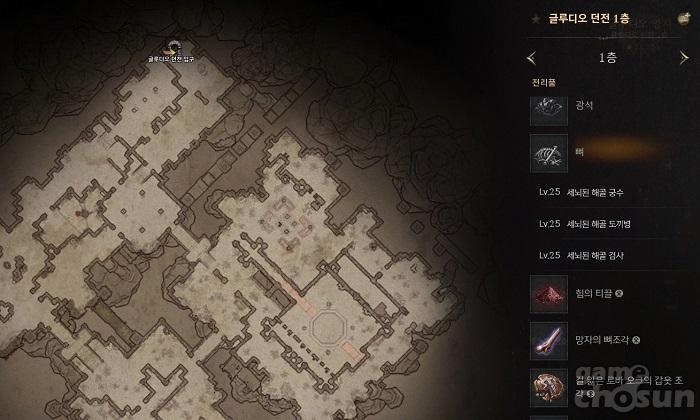This screenshot has width=700, height=420.
Task: Go to the previous dungeon floor
Action: click(531, 58)
